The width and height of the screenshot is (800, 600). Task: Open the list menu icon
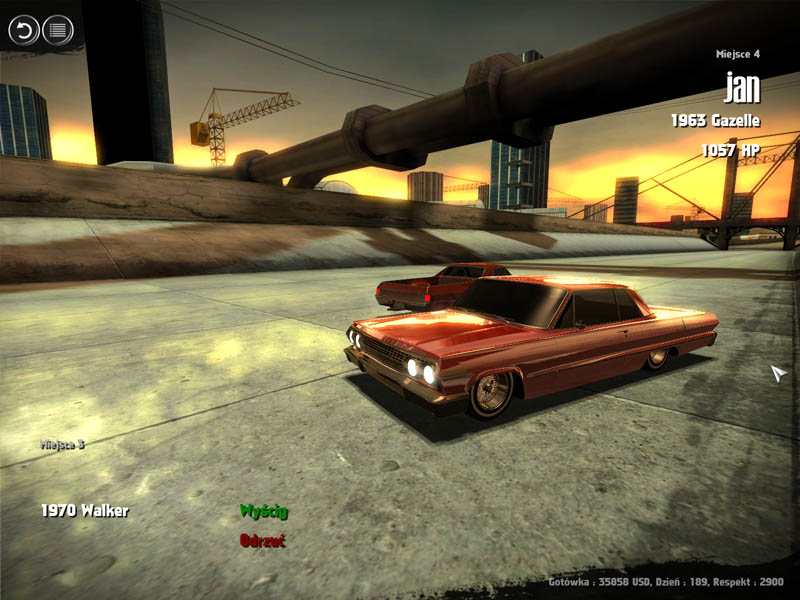point(58,30)
